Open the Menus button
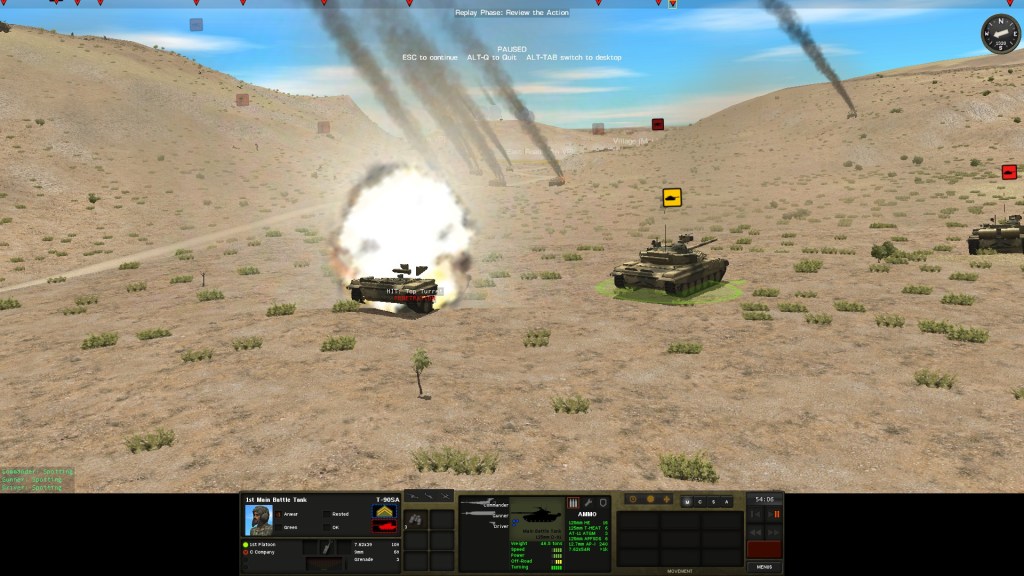Viewport: 1024px width, 576px height. [764, 566]
